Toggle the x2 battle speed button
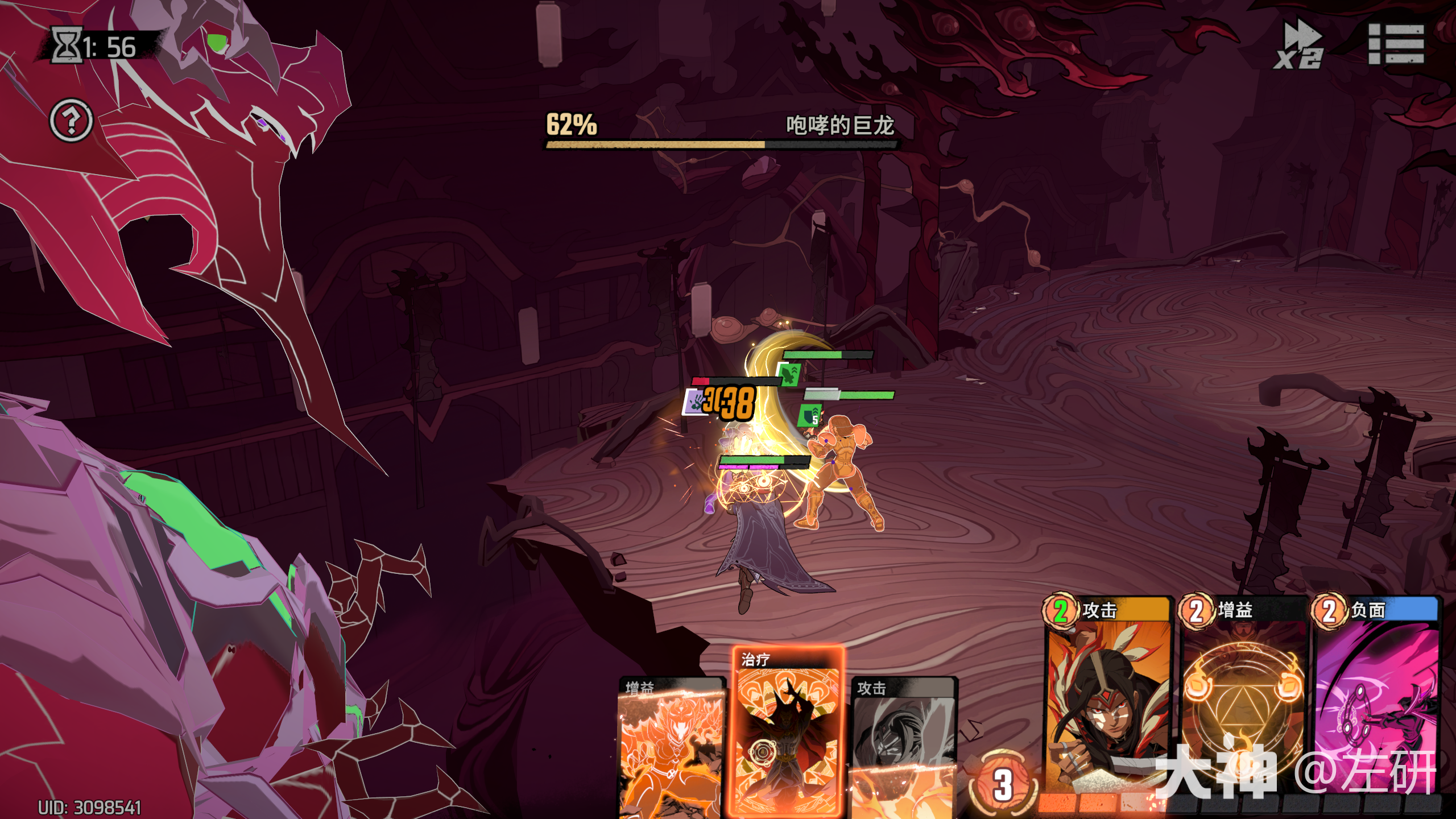The height and width of the screenshot is (819, 1456). [1299, 45]
